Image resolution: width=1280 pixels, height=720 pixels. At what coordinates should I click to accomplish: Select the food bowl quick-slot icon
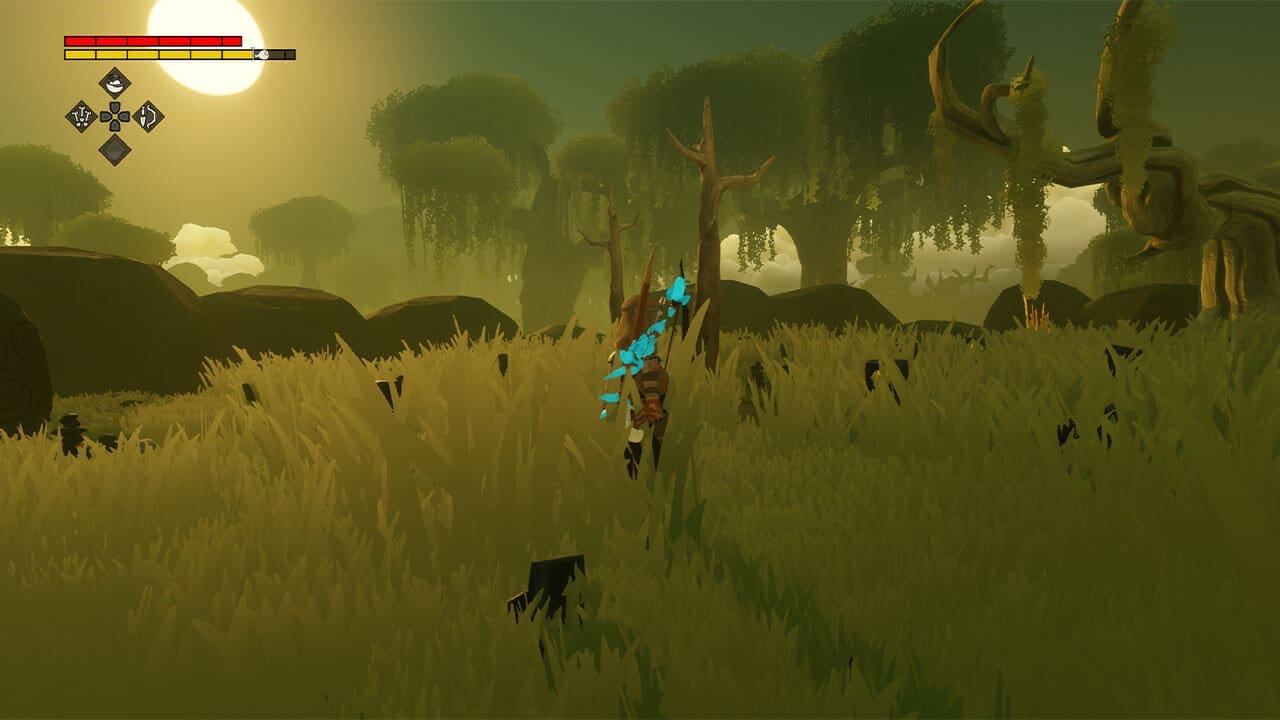tap(115, 82)
